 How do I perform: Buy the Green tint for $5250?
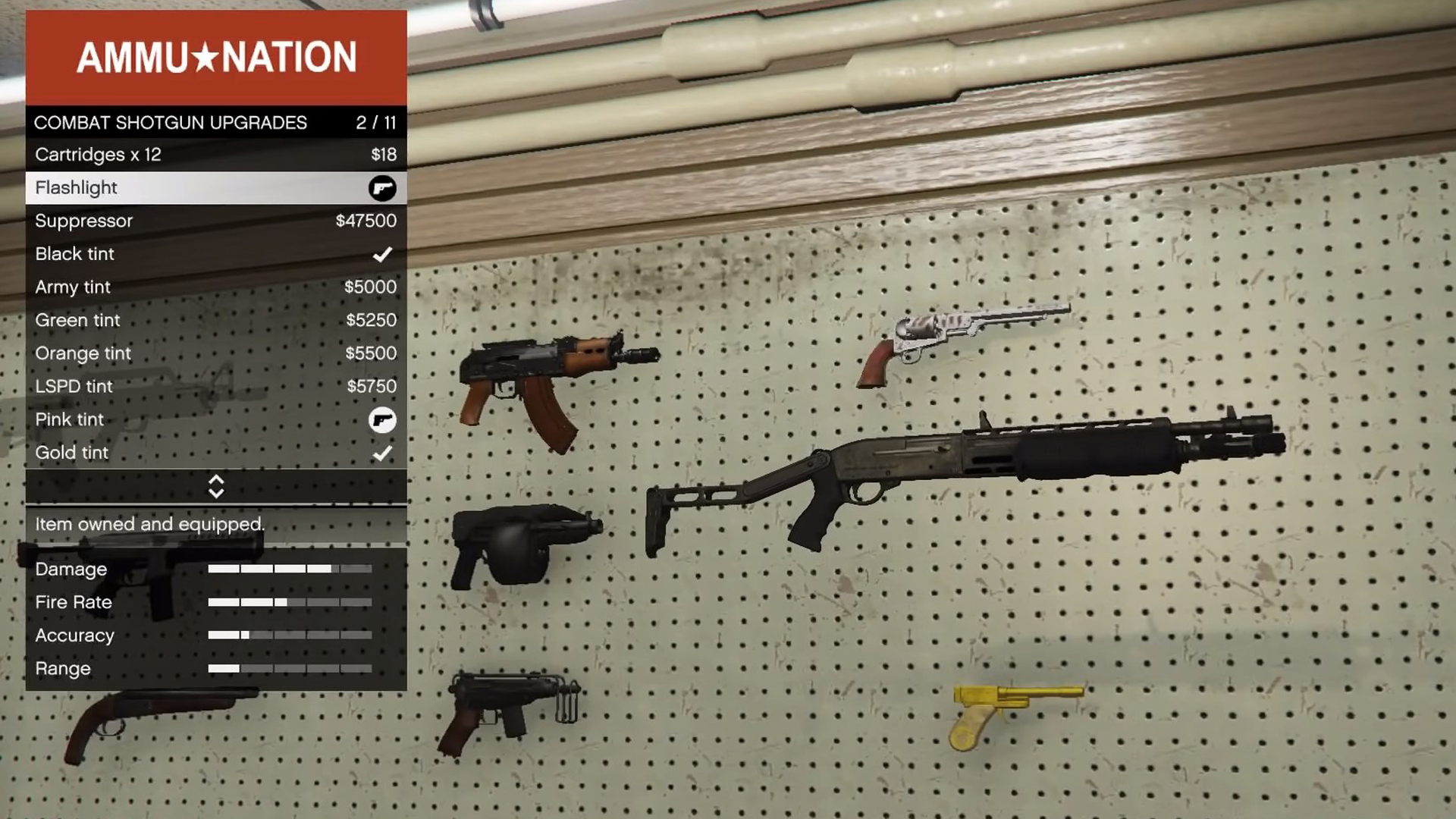pos(216,320)
